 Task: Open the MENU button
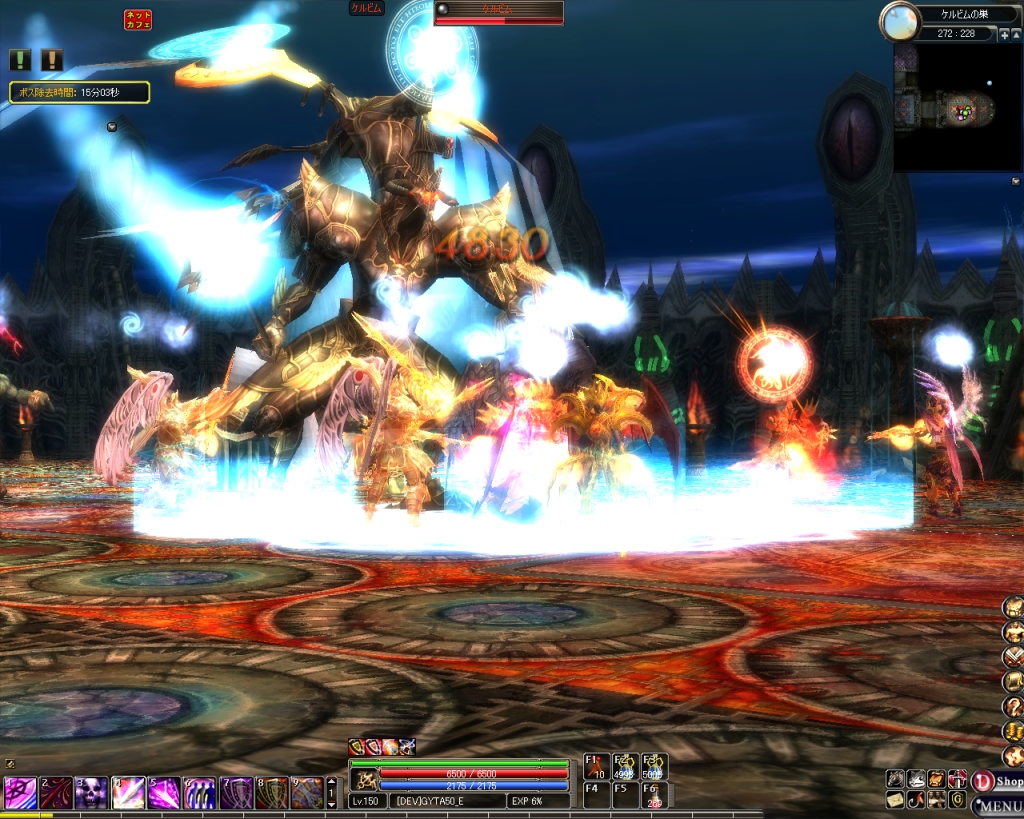997,805
